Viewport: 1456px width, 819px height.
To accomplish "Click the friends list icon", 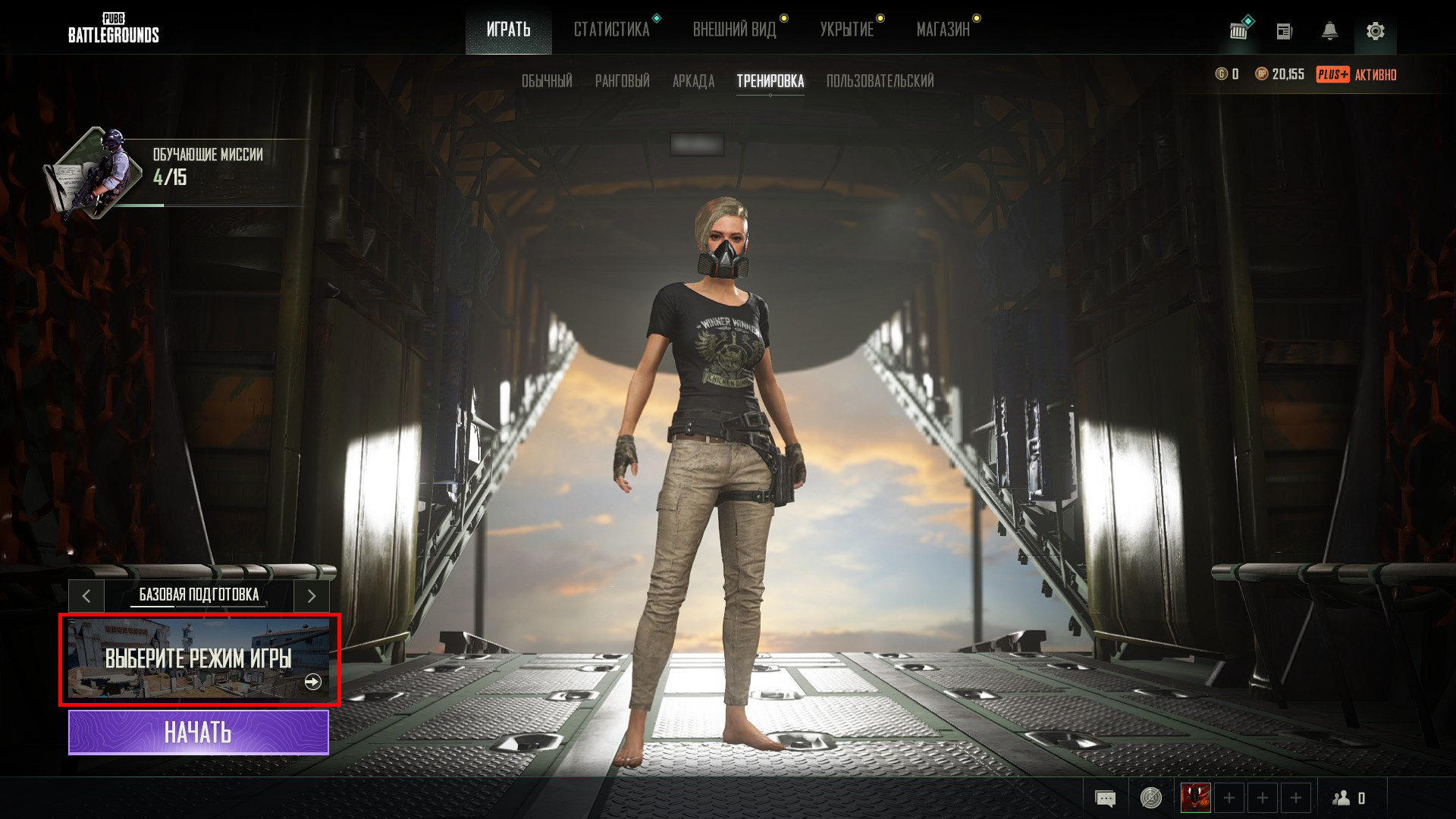I will 1341,798.
